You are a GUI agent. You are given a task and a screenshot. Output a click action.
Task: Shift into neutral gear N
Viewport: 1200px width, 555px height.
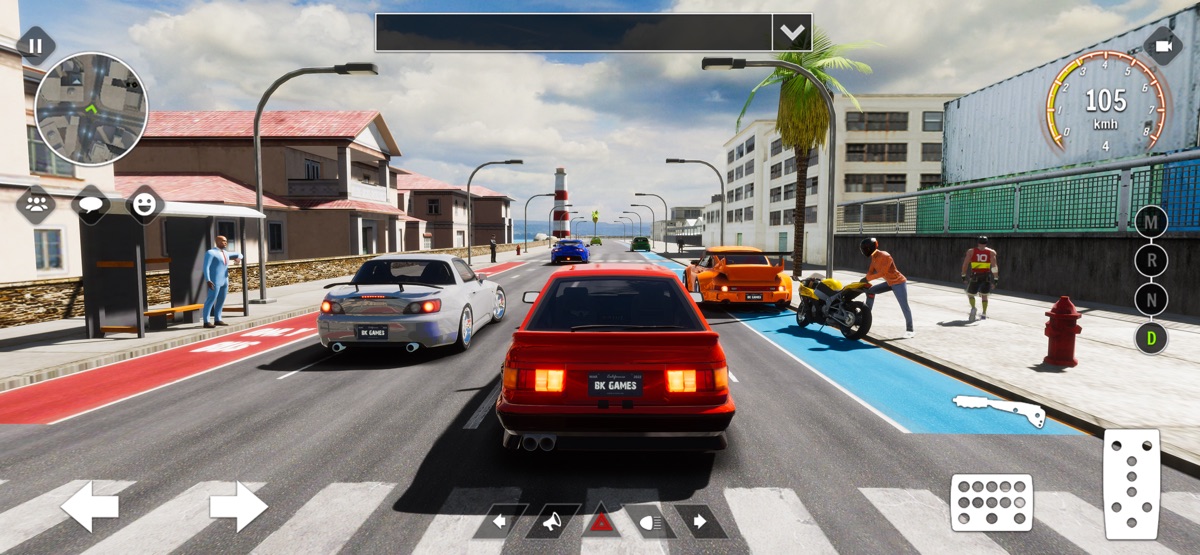(1151, 299)
